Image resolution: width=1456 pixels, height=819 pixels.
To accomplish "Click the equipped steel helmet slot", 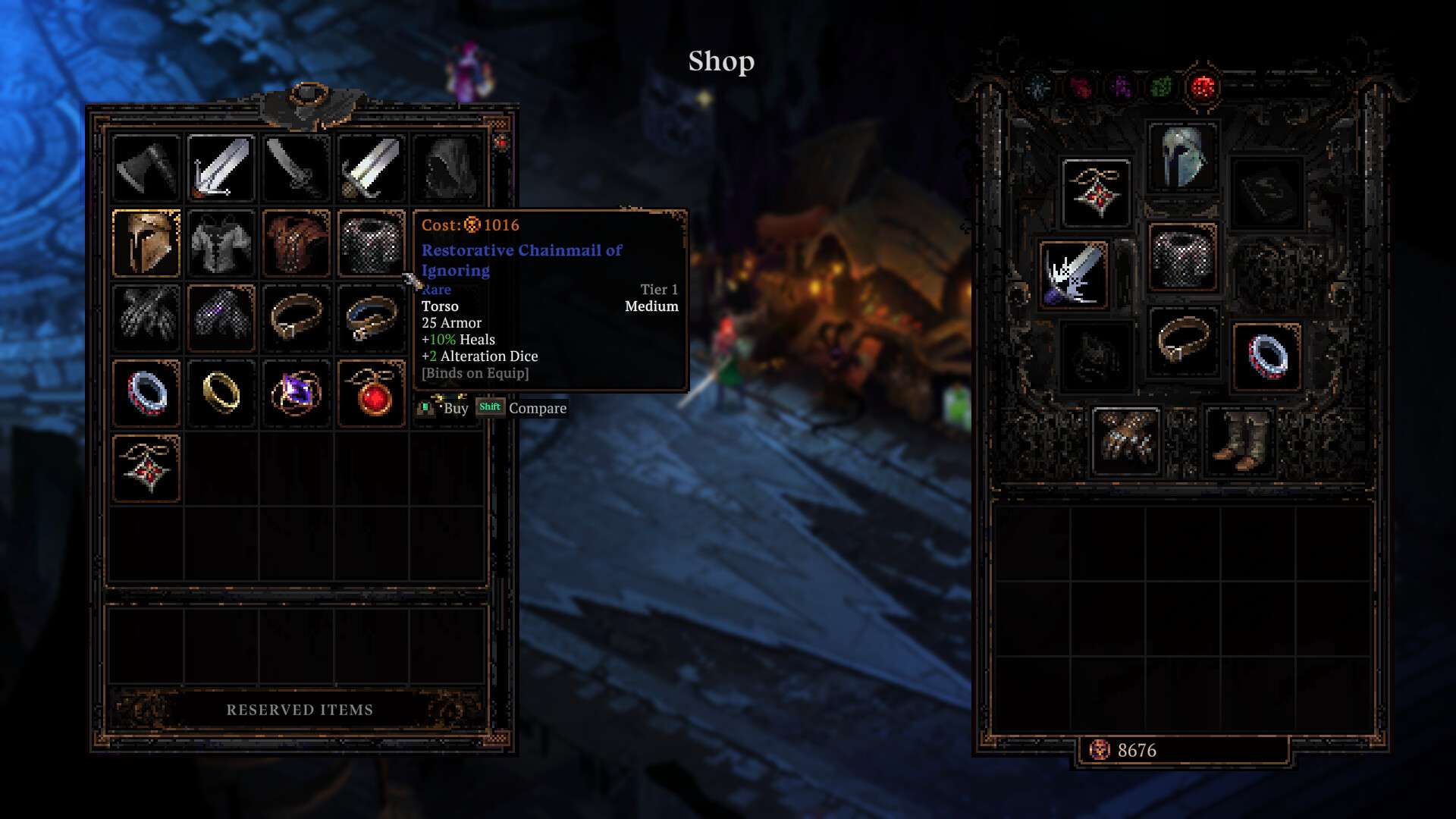I will click(1182, 157).
